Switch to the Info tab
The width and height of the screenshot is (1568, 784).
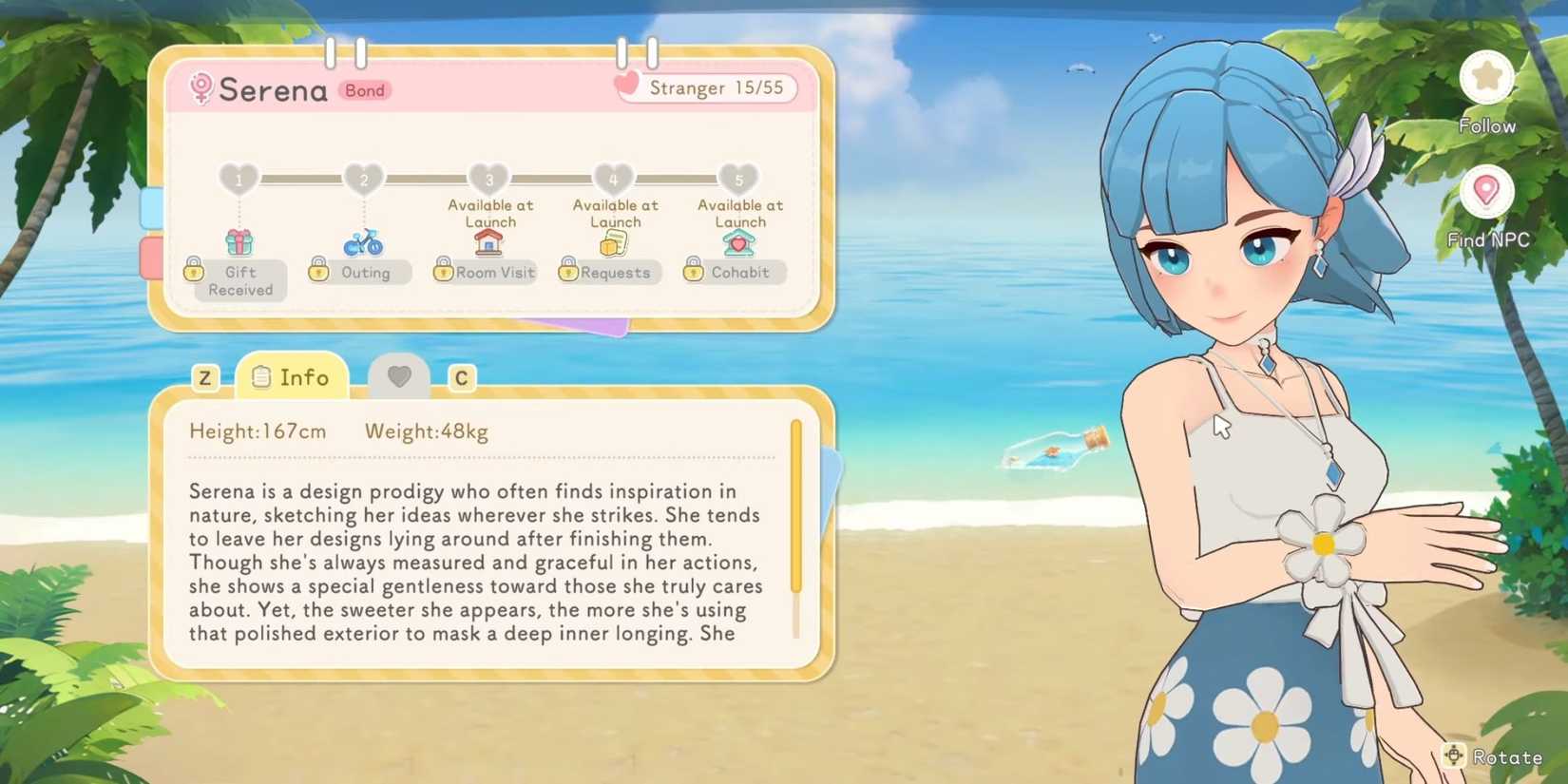[291, 376]
